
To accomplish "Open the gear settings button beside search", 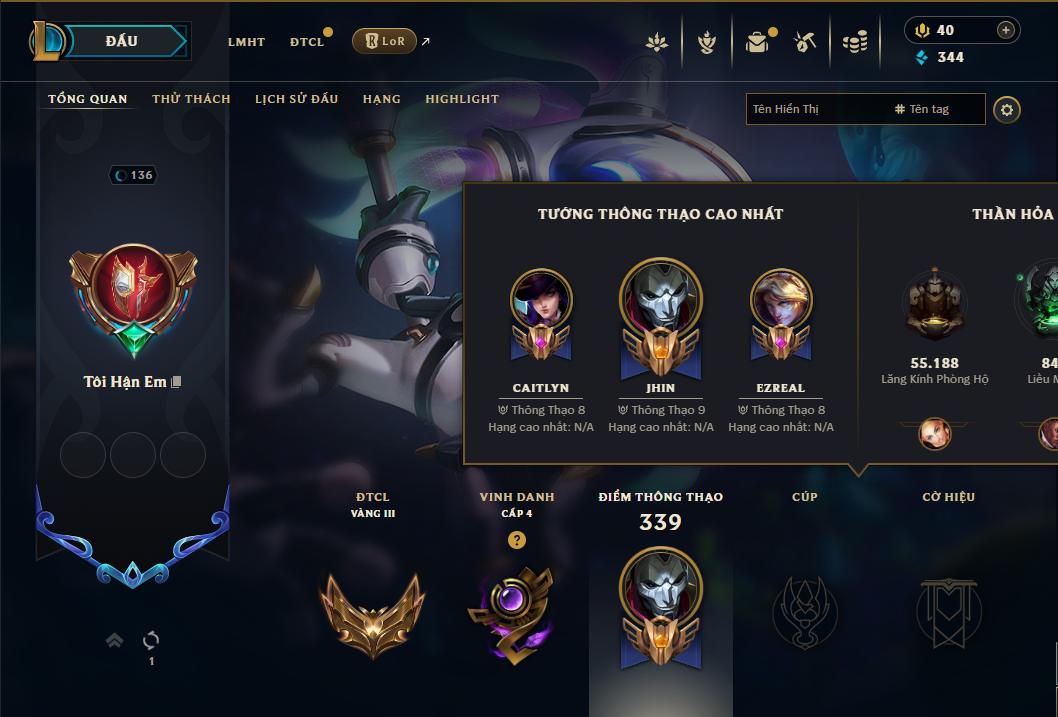I will [1007, 109].
